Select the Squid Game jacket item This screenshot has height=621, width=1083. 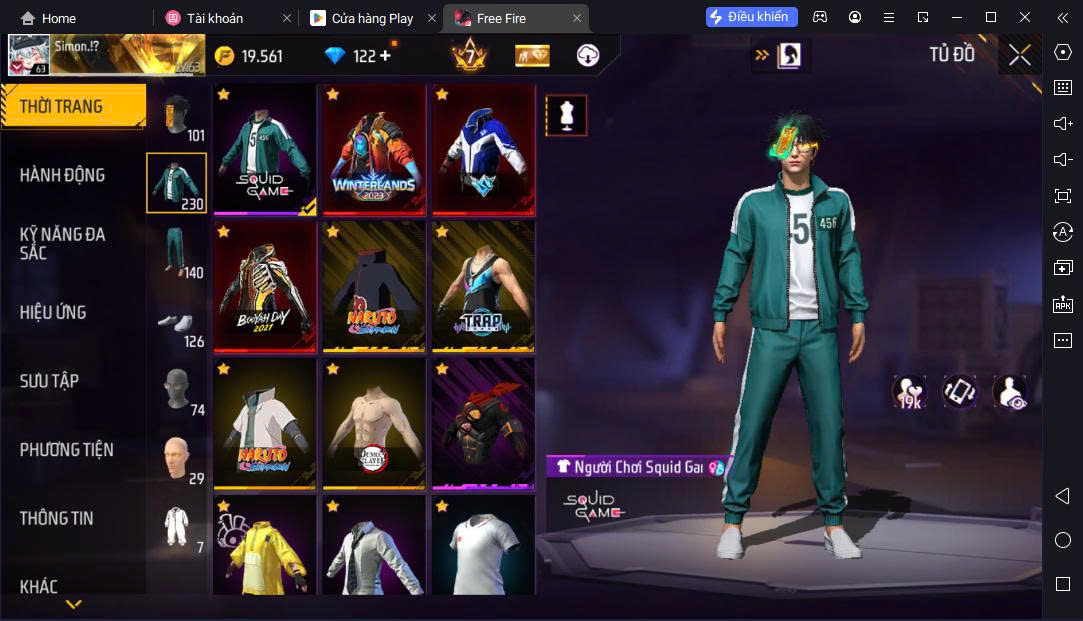[x=265, y=149]
